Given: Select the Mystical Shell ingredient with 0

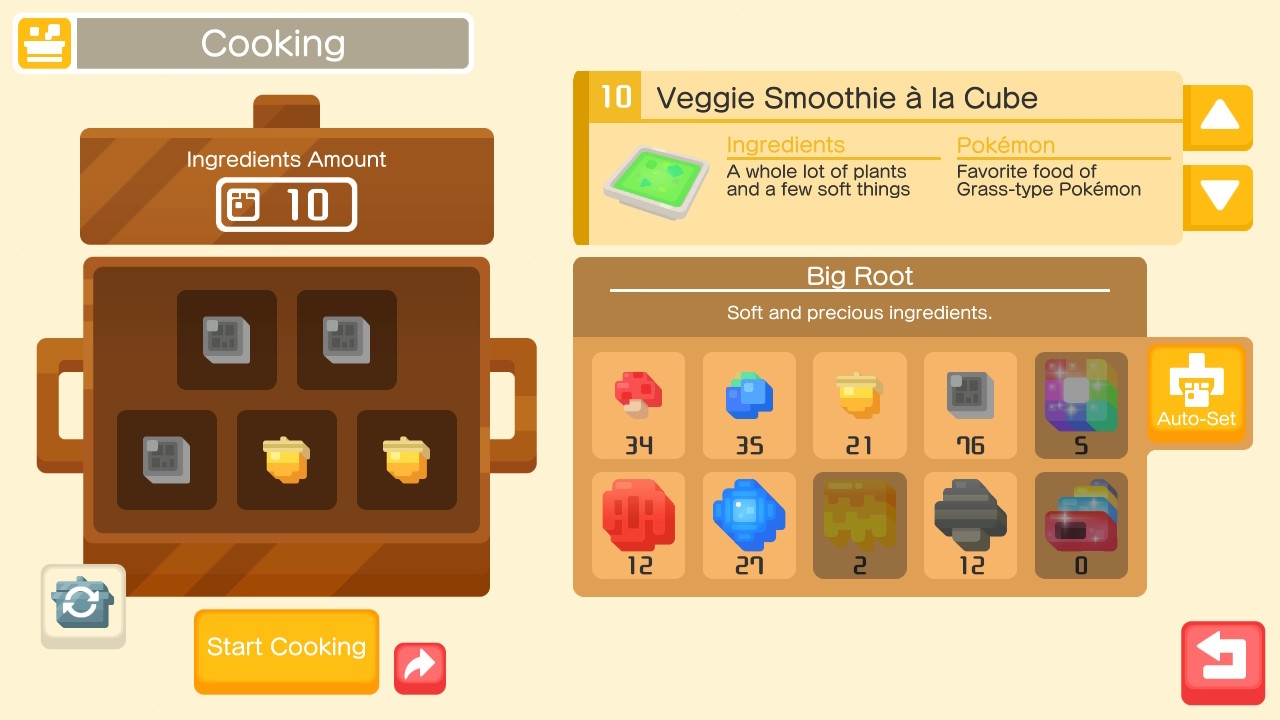Looking at the screenshot, I should click(1080, 525).
